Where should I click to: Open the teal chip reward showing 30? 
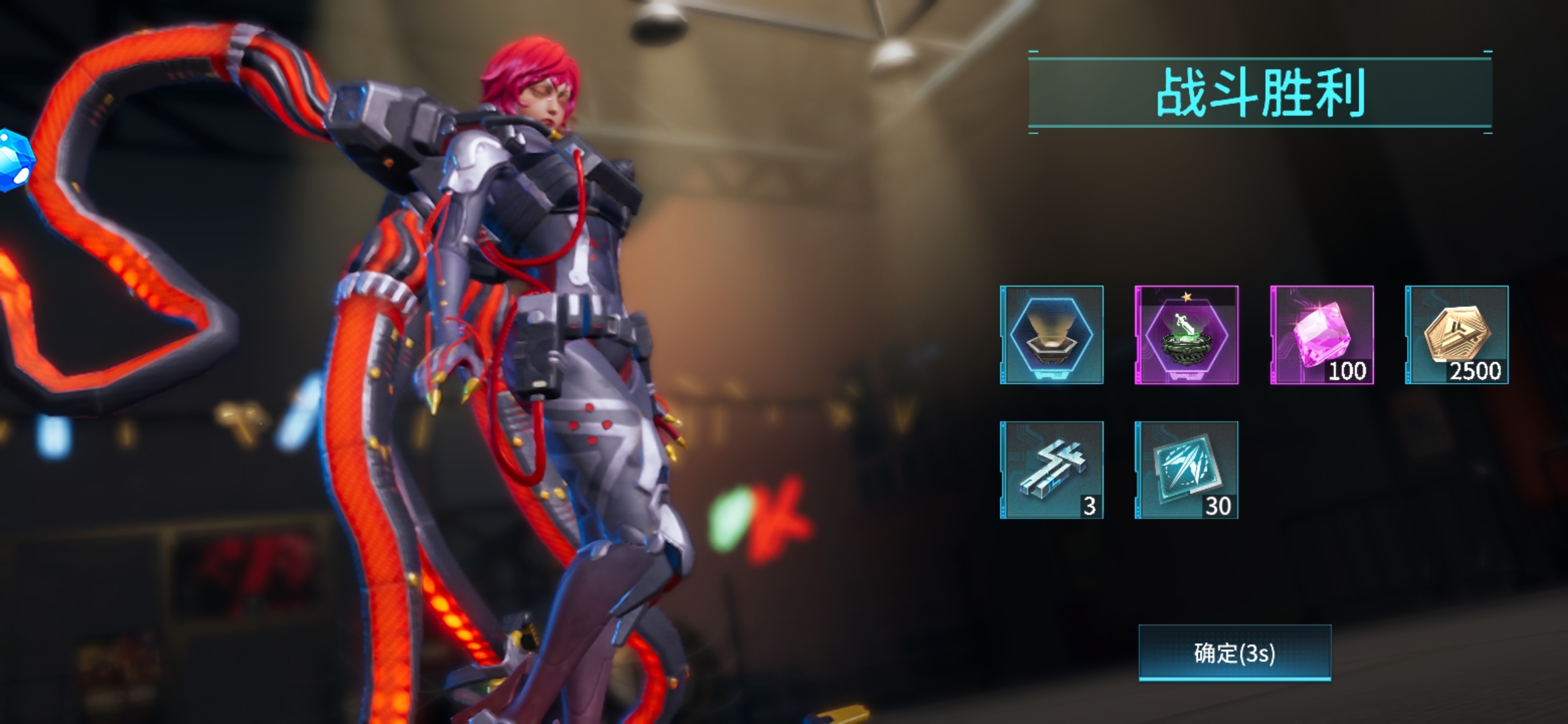coord(1186,470)
